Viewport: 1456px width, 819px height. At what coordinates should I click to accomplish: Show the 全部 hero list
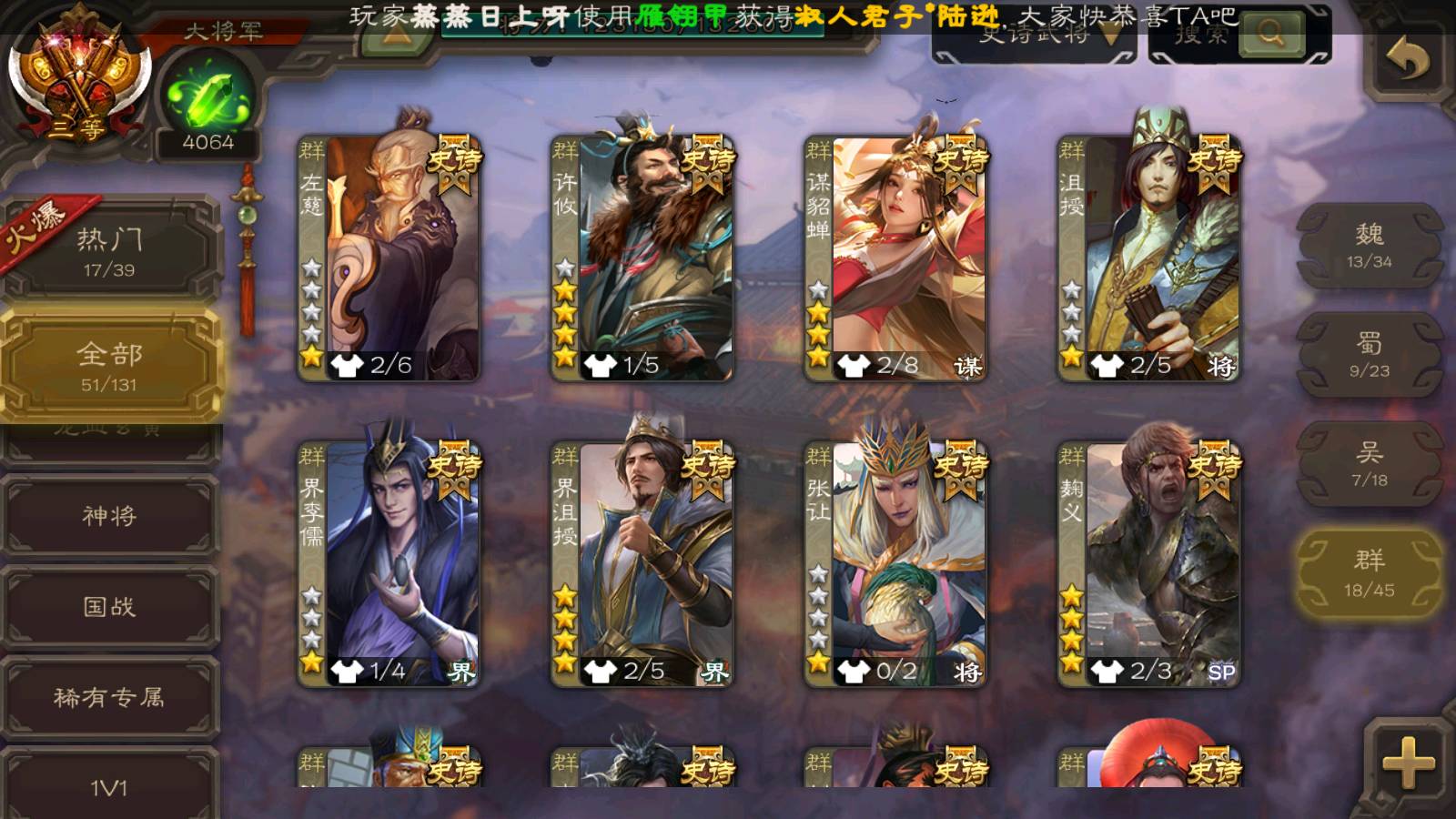click(109, 365)
